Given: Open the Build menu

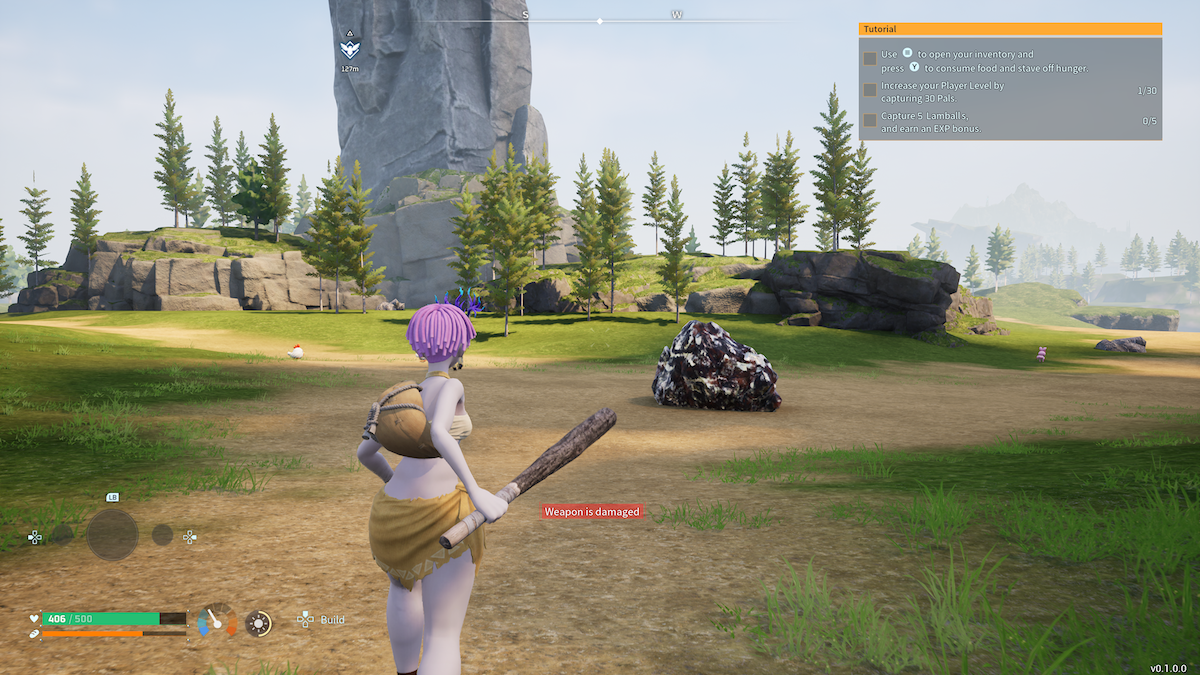Looking at the screenshot, I should coord(322,620).
